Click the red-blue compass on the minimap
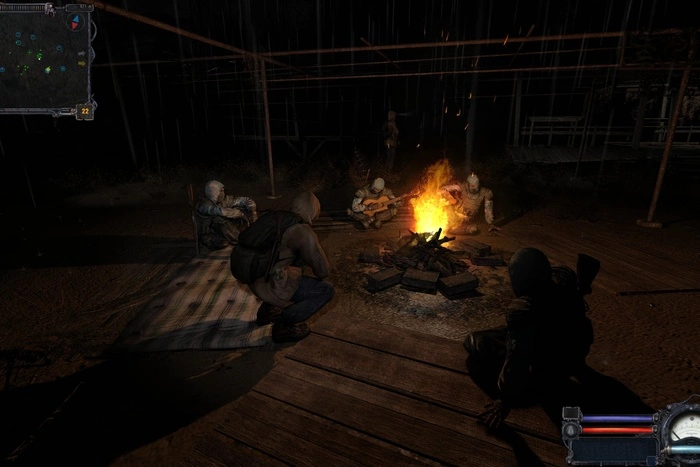 [76, 21]
